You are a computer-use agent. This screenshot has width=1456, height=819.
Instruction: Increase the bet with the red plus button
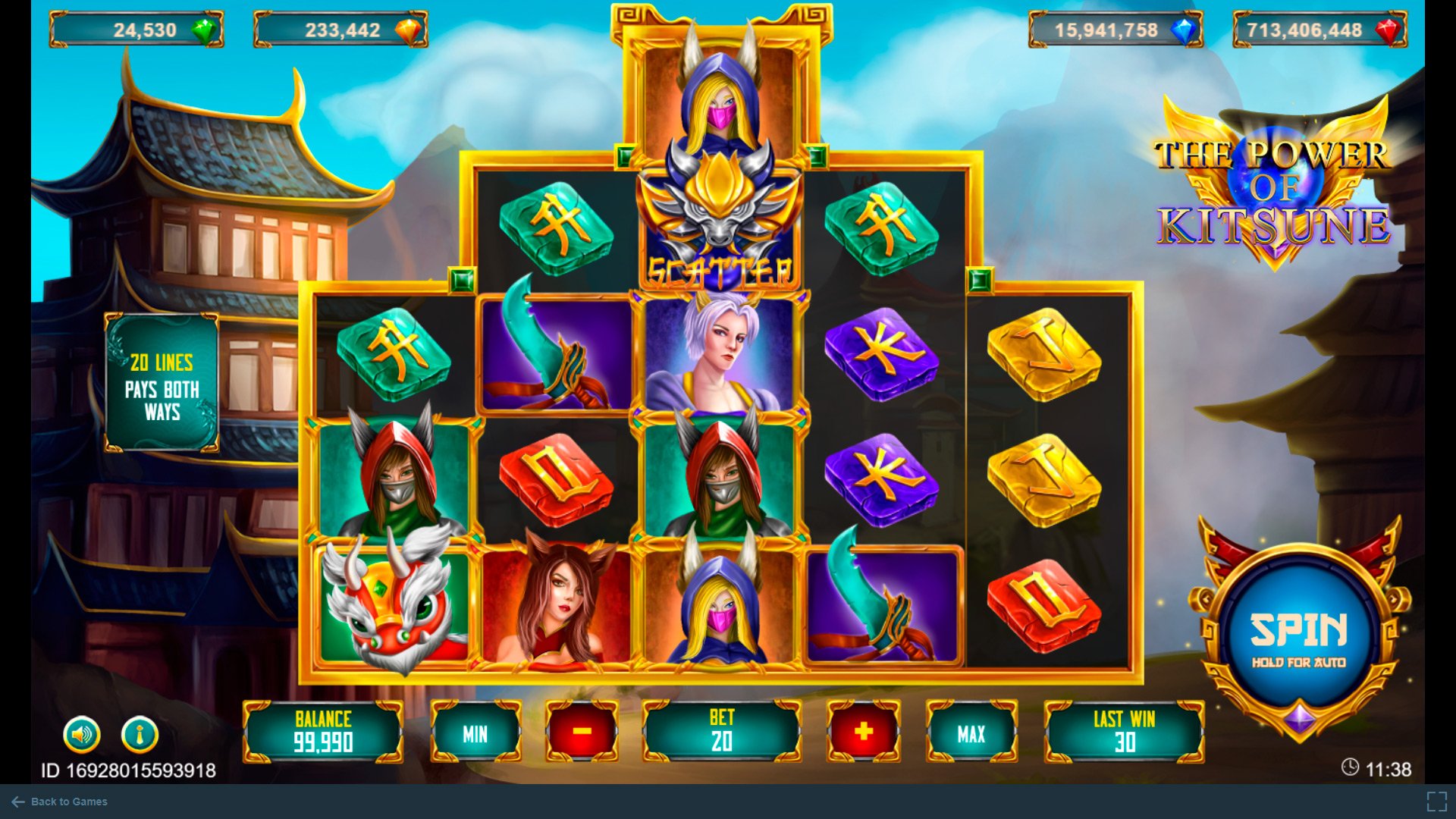coord(863,732)
